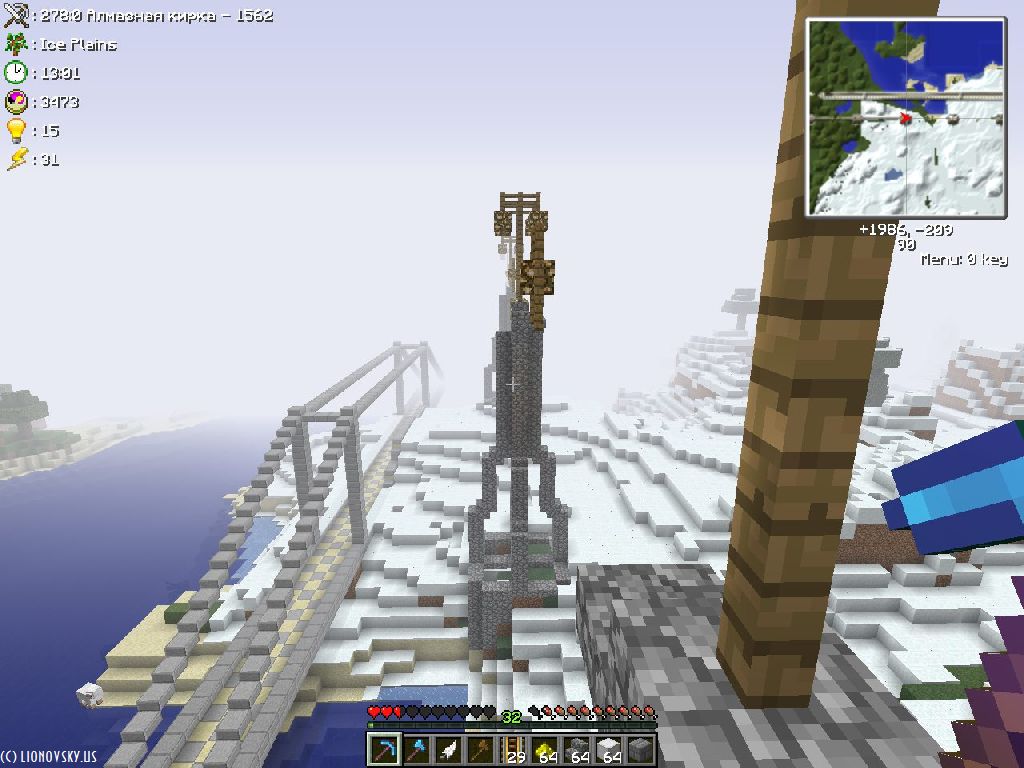Viewport: 1024px width, 768px height.
Task: Click the red player marker on minimap
Action: (x=906, y=118)
